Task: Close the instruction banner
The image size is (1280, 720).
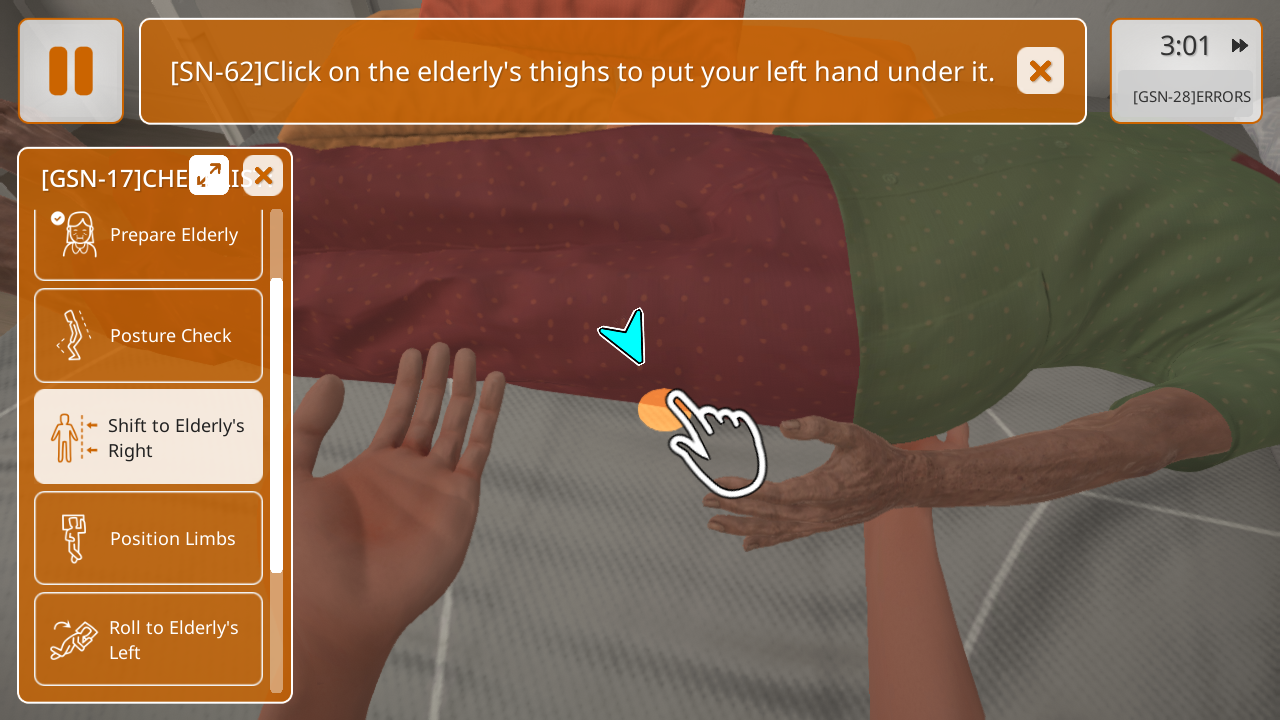Action: click(1040, 71)
